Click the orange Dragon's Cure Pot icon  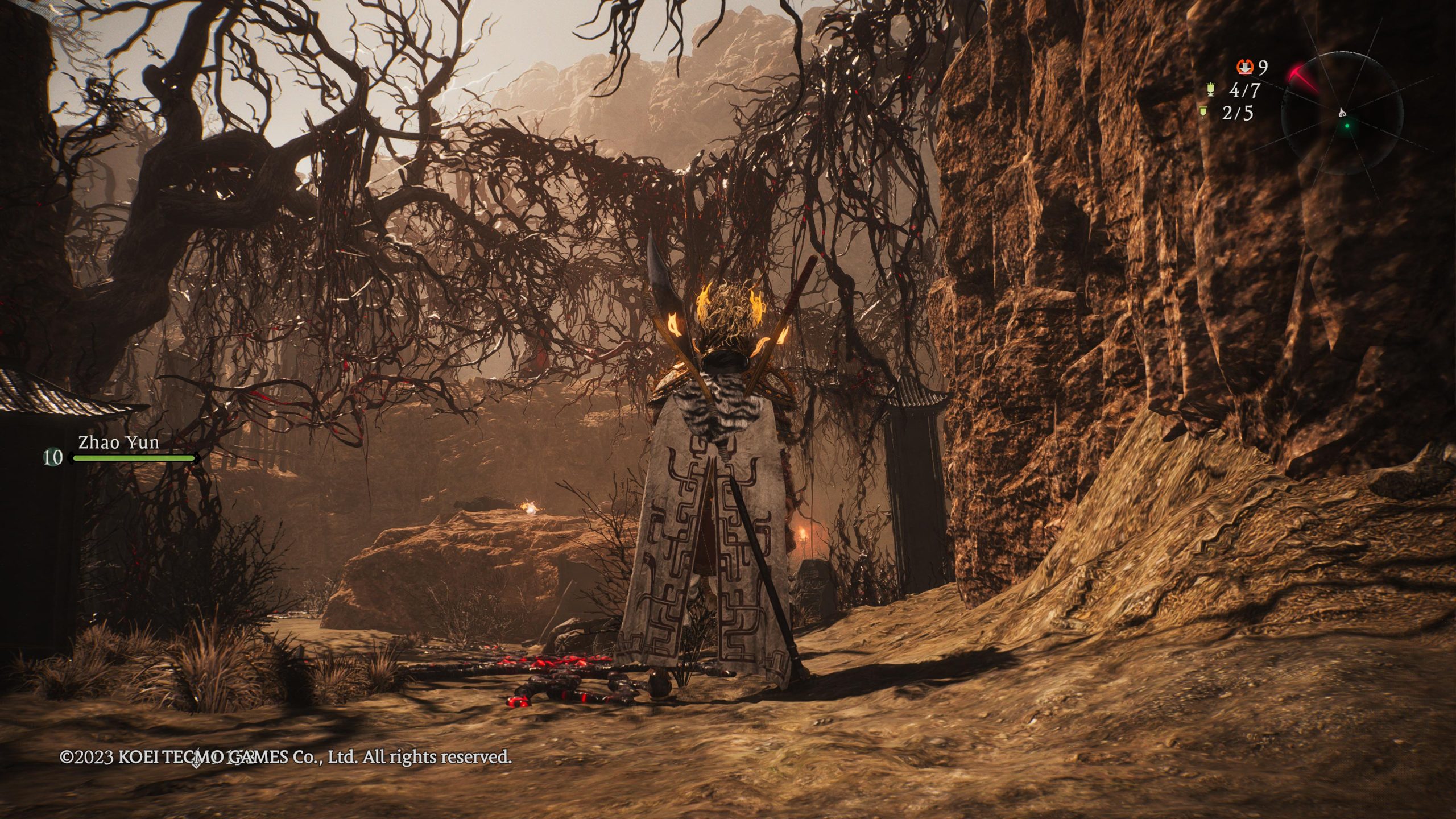(x=1246, y=68)
